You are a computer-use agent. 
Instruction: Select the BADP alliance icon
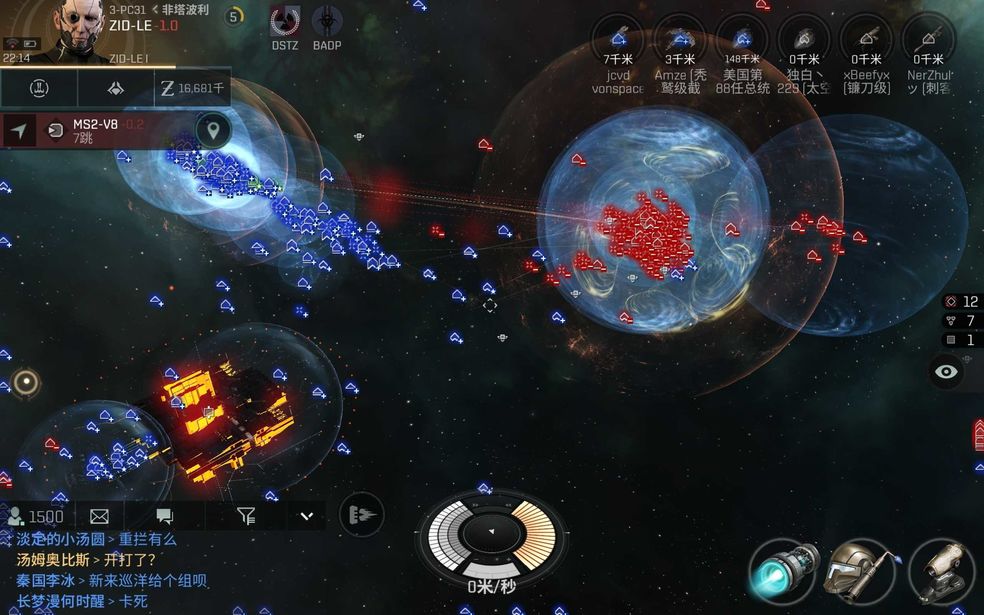327,22
